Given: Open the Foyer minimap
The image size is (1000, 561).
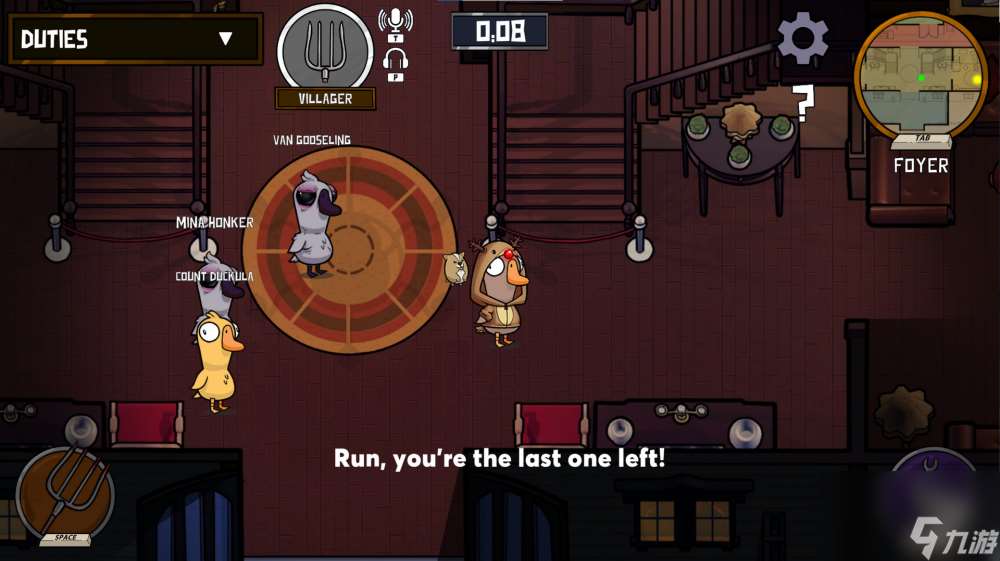Looking at the screenshot, I should pyautogui.click(x=920, y=76).
